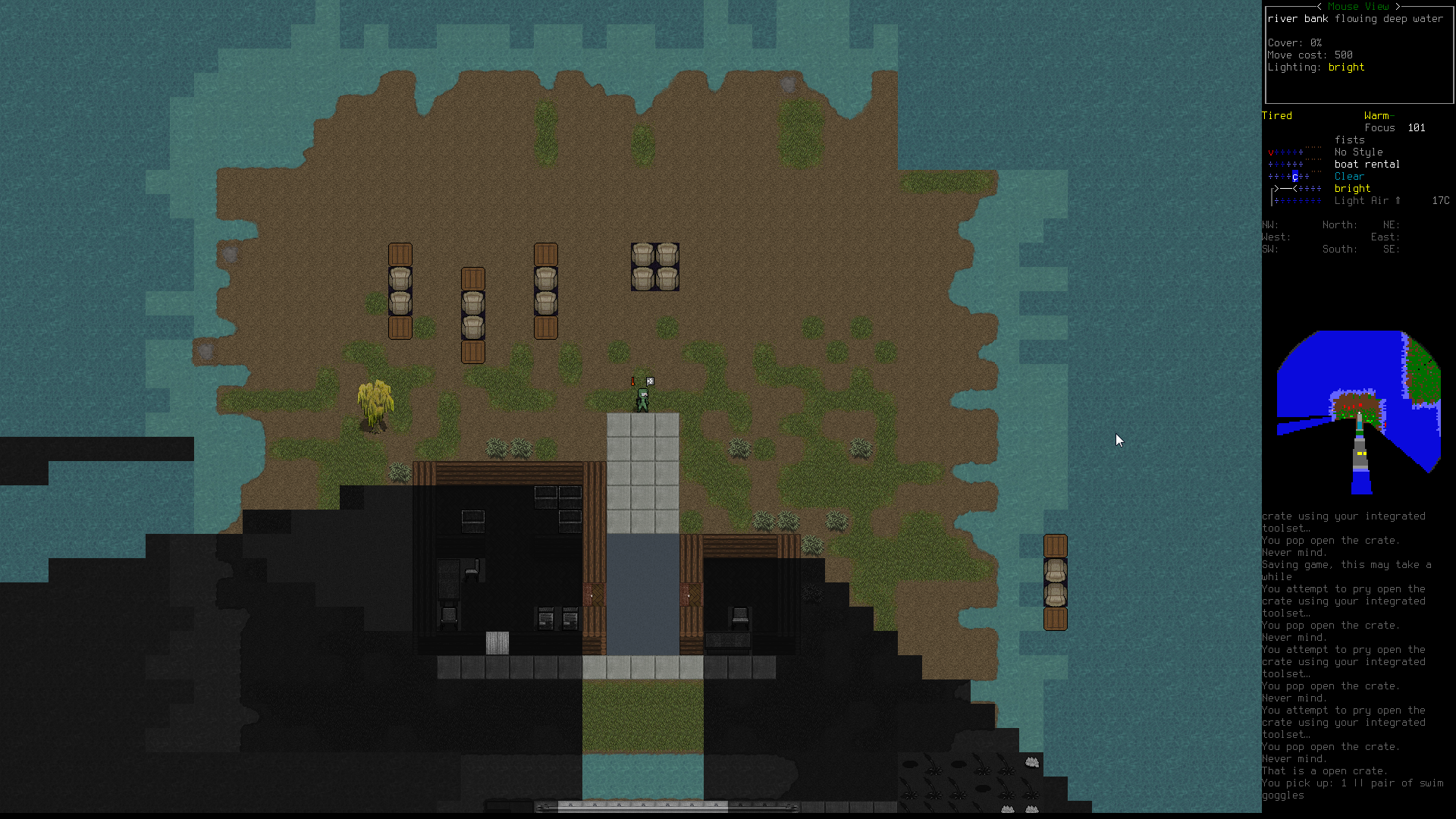The height and width of the screenshot is (819, 1456).
Task: Click the overmap minimap in the sidebar
Action: click(x=1358, y=412)
